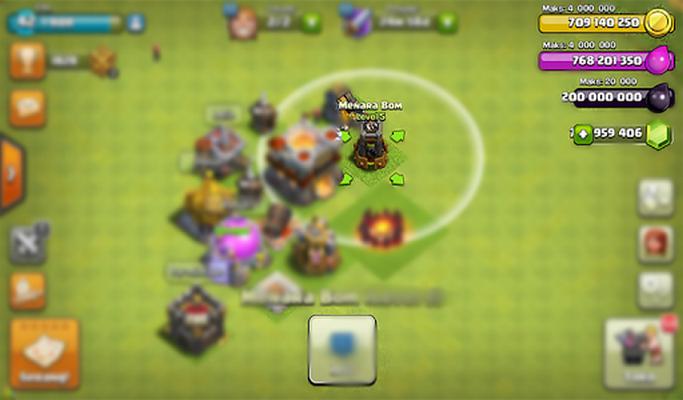Open the trophy league button

pyautogui.click(x=28, y=61)
